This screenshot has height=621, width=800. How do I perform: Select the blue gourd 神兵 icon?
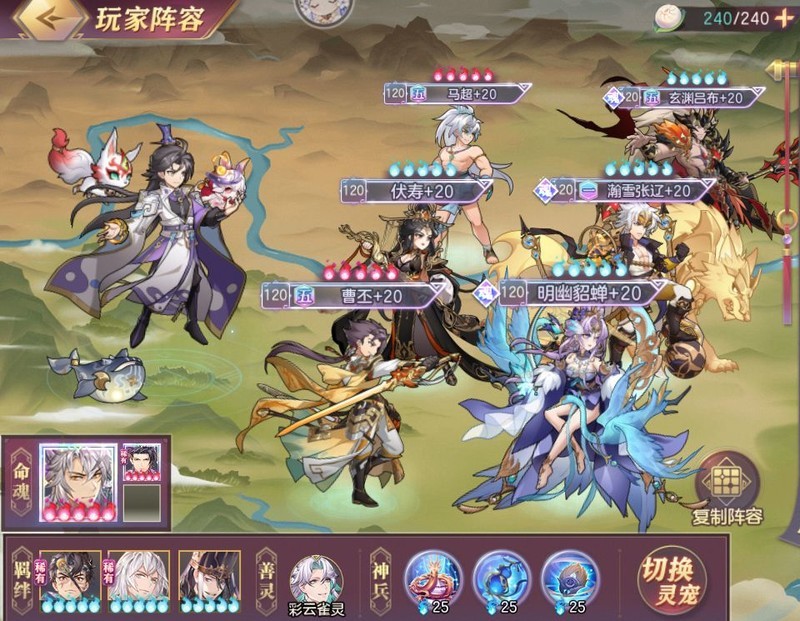click(x=501, y=577)
